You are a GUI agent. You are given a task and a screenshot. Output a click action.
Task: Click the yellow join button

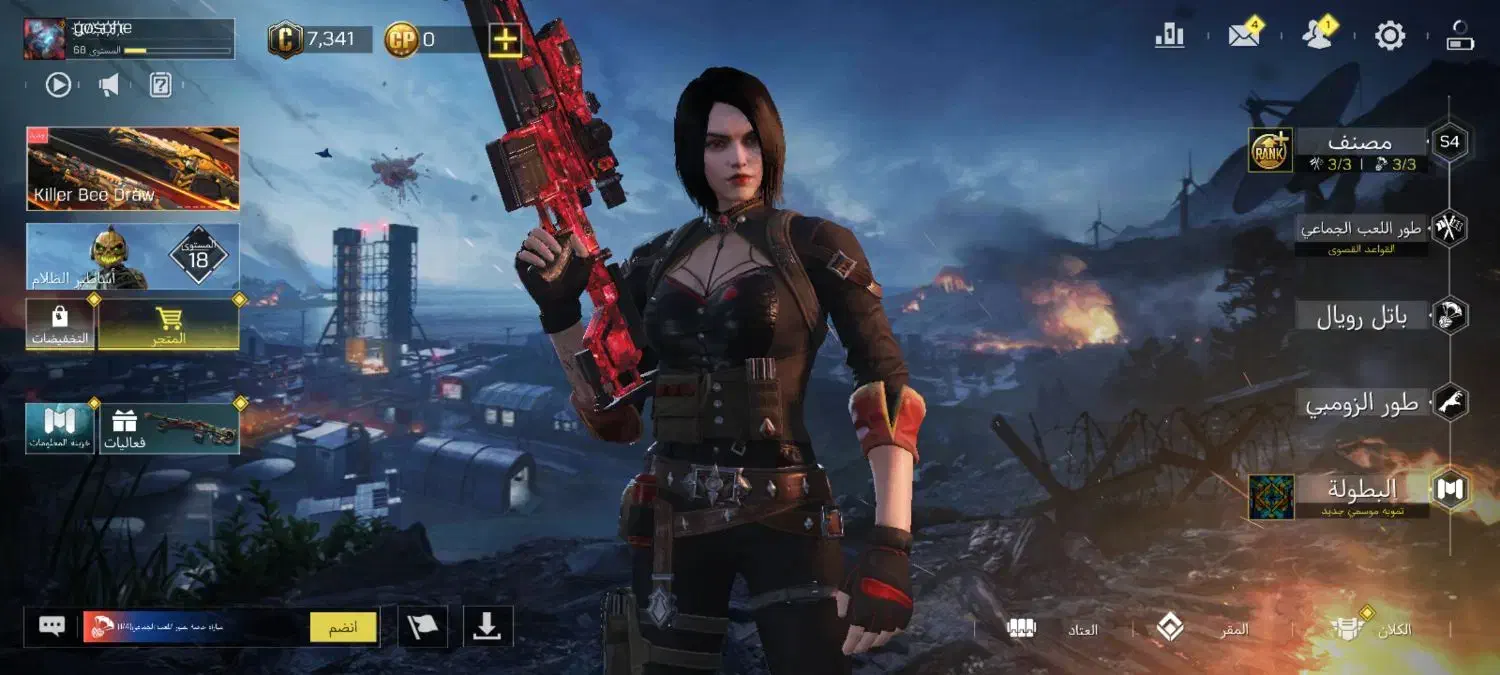pos(343,627)
